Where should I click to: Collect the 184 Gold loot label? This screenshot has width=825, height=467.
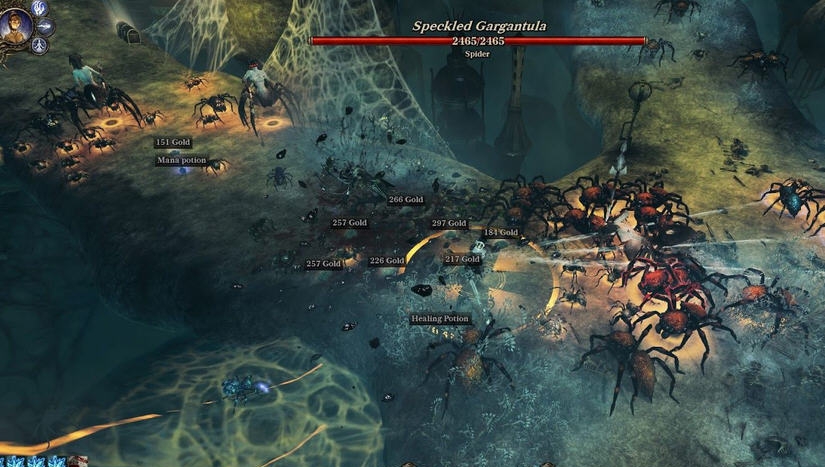(x=500, y=233)
